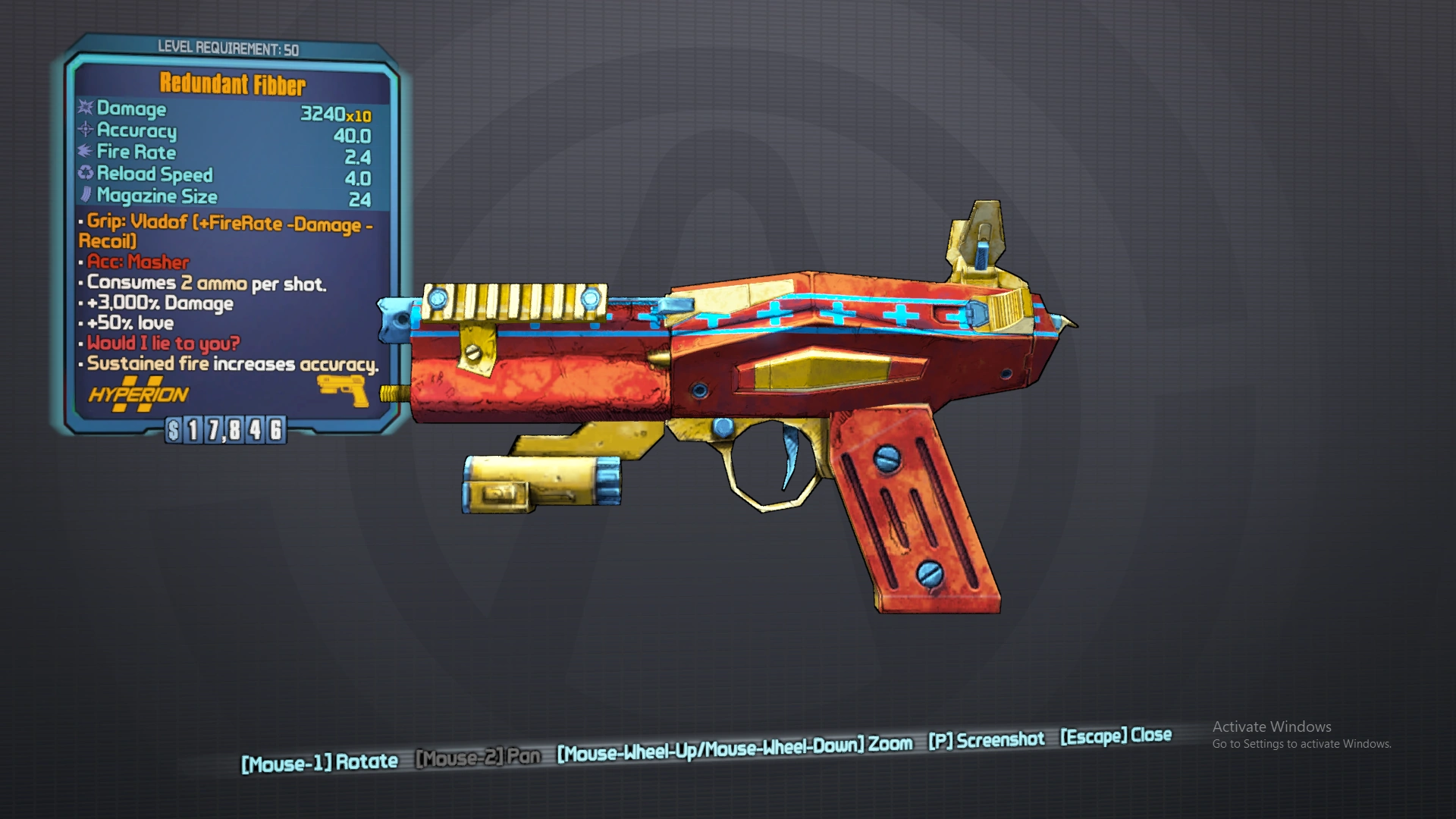Select the Level Requirement: 50 banner
The image size is (1456, 819).
[227, 47]
